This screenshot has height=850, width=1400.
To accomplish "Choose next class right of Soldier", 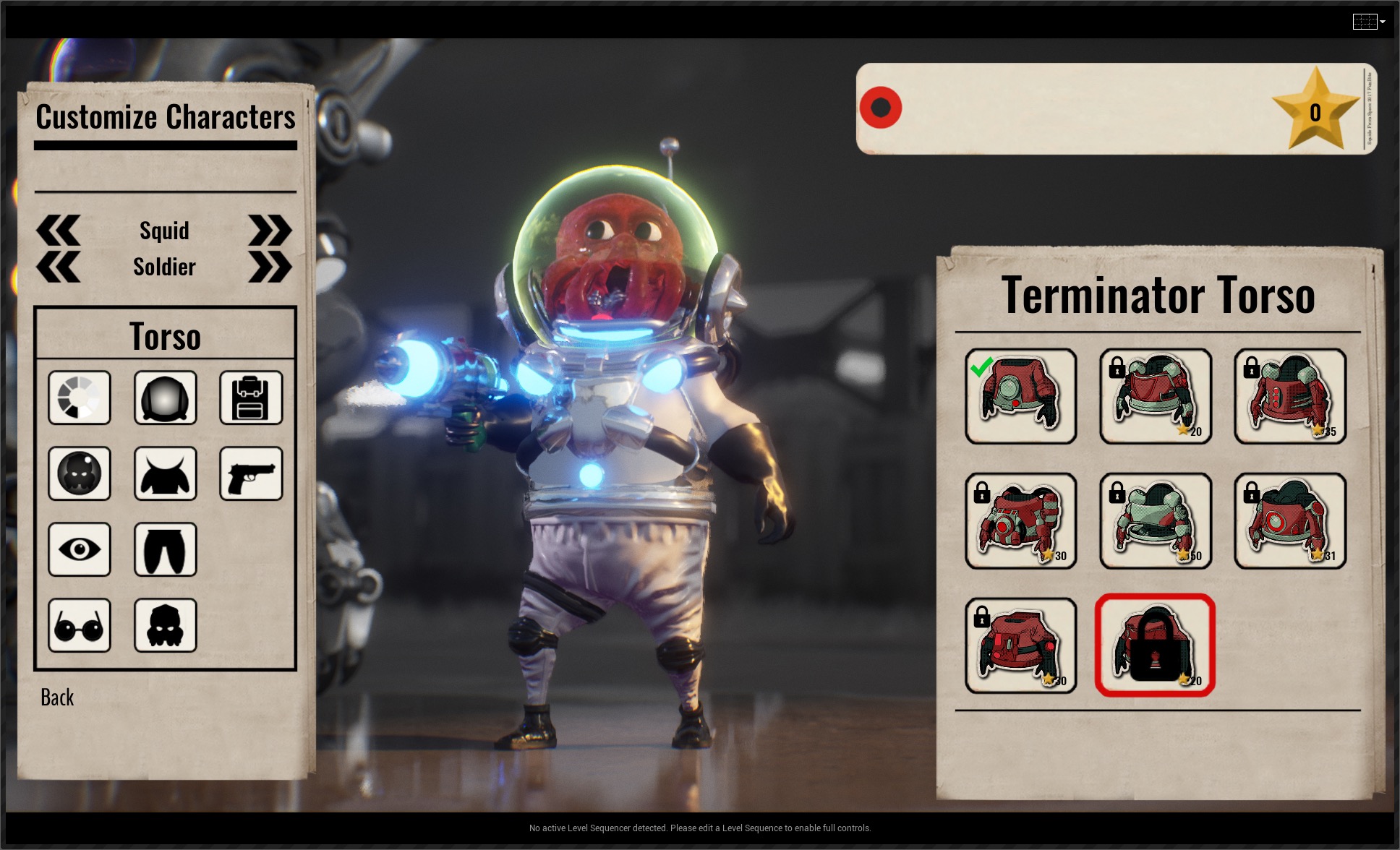I will (x=270, y=267).
